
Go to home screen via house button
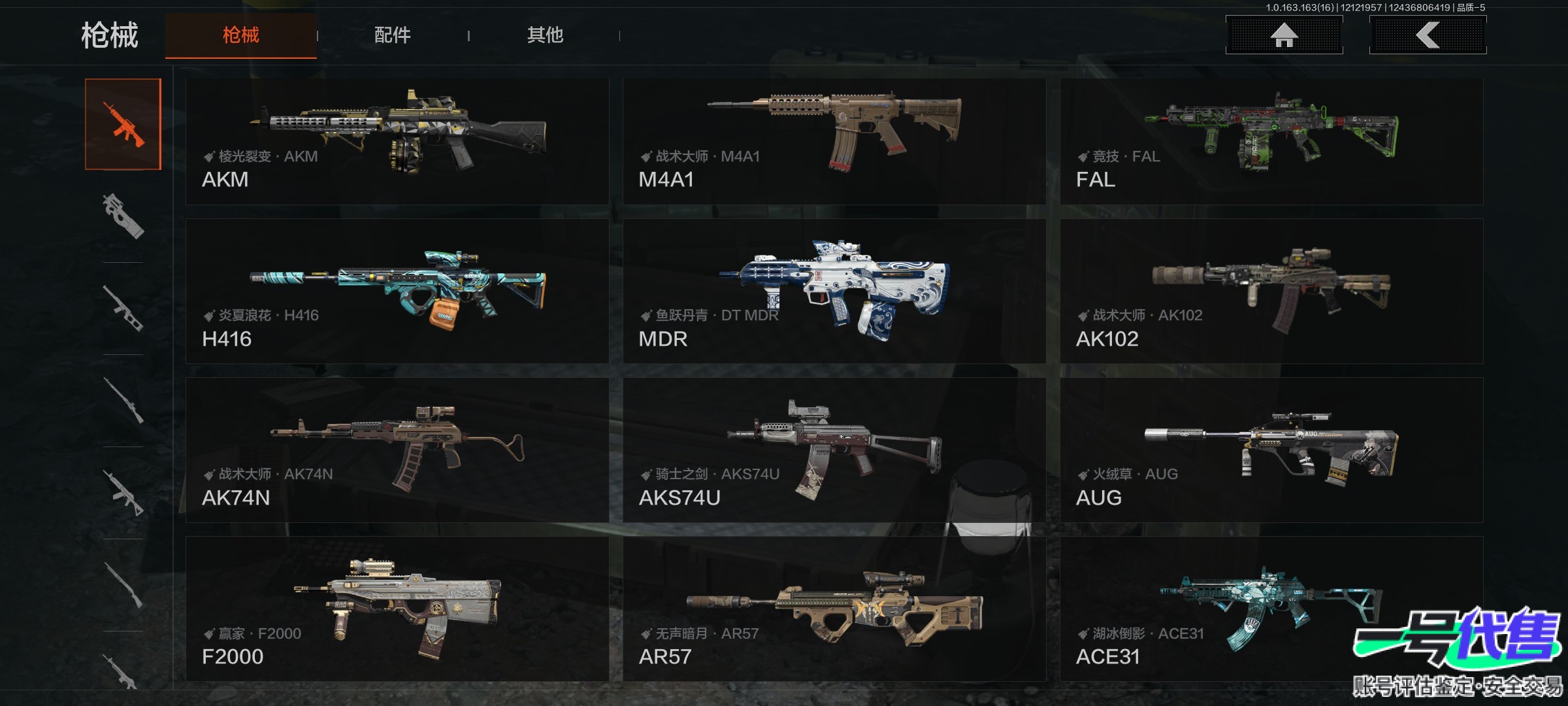pos(1284,35)
